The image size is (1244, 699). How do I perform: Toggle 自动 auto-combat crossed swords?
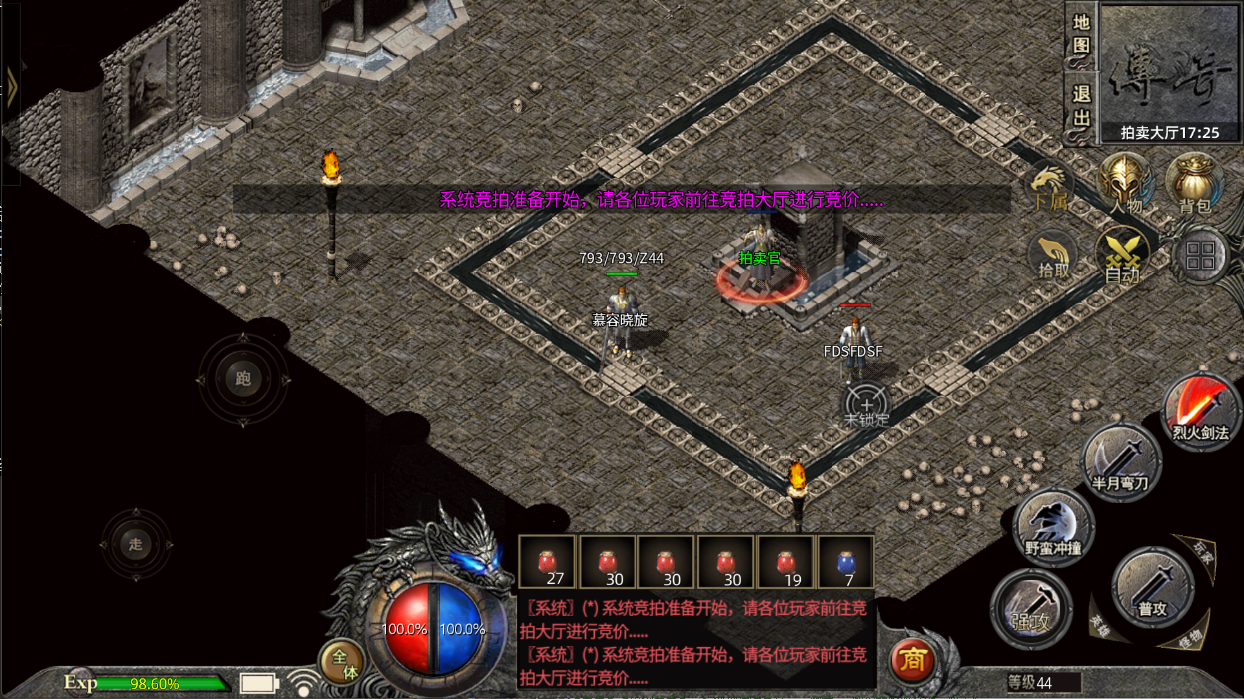point(1122,255)
